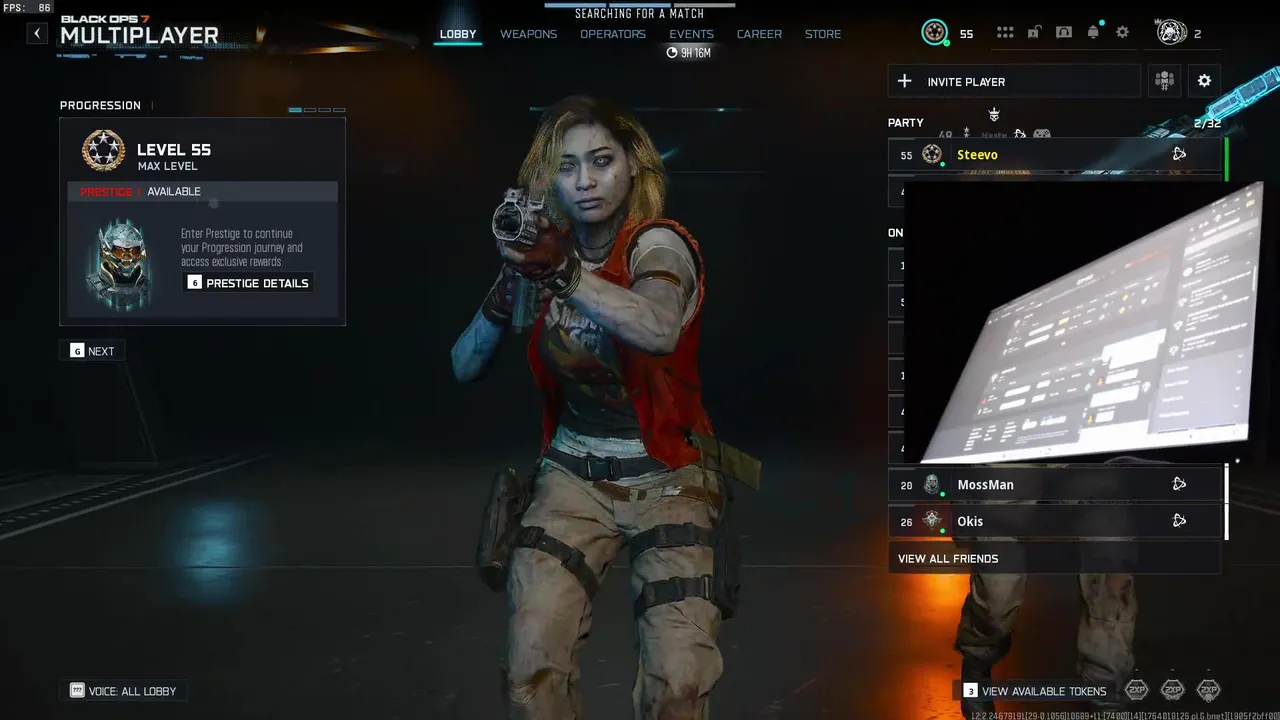The width and height of the screenshot is (1280, 720).
Task: Open Prestige Details
Action: (248, 283)
